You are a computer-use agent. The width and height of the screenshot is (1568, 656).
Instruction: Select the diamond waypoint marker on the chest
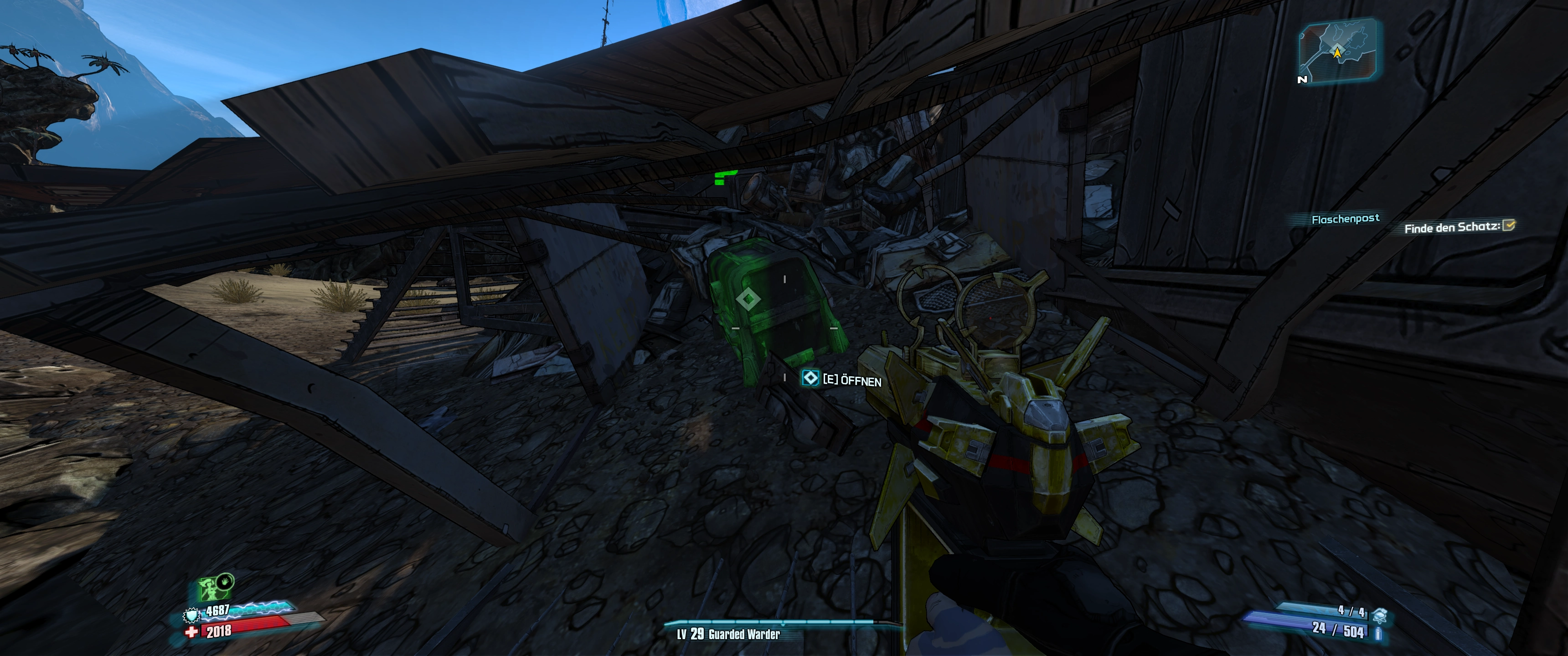(x=748, y=299)
